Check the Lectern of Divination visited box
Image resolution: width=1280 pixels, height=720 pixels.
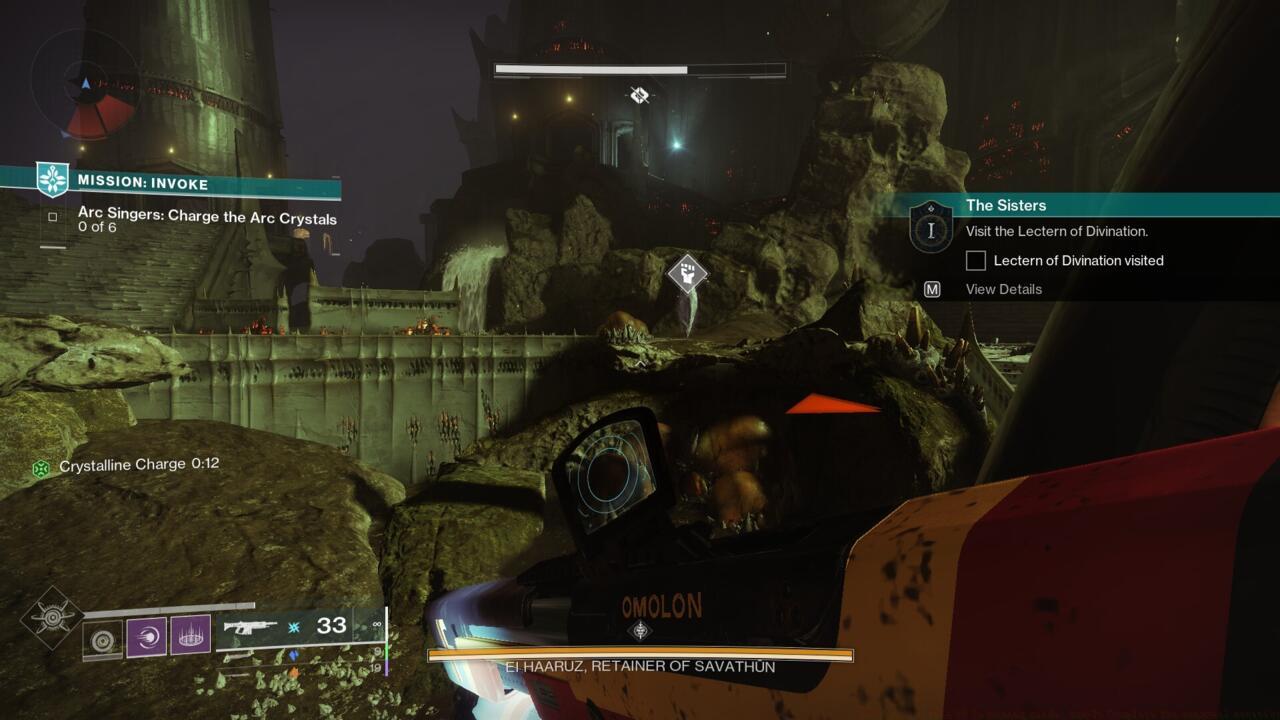click(974, 260)
